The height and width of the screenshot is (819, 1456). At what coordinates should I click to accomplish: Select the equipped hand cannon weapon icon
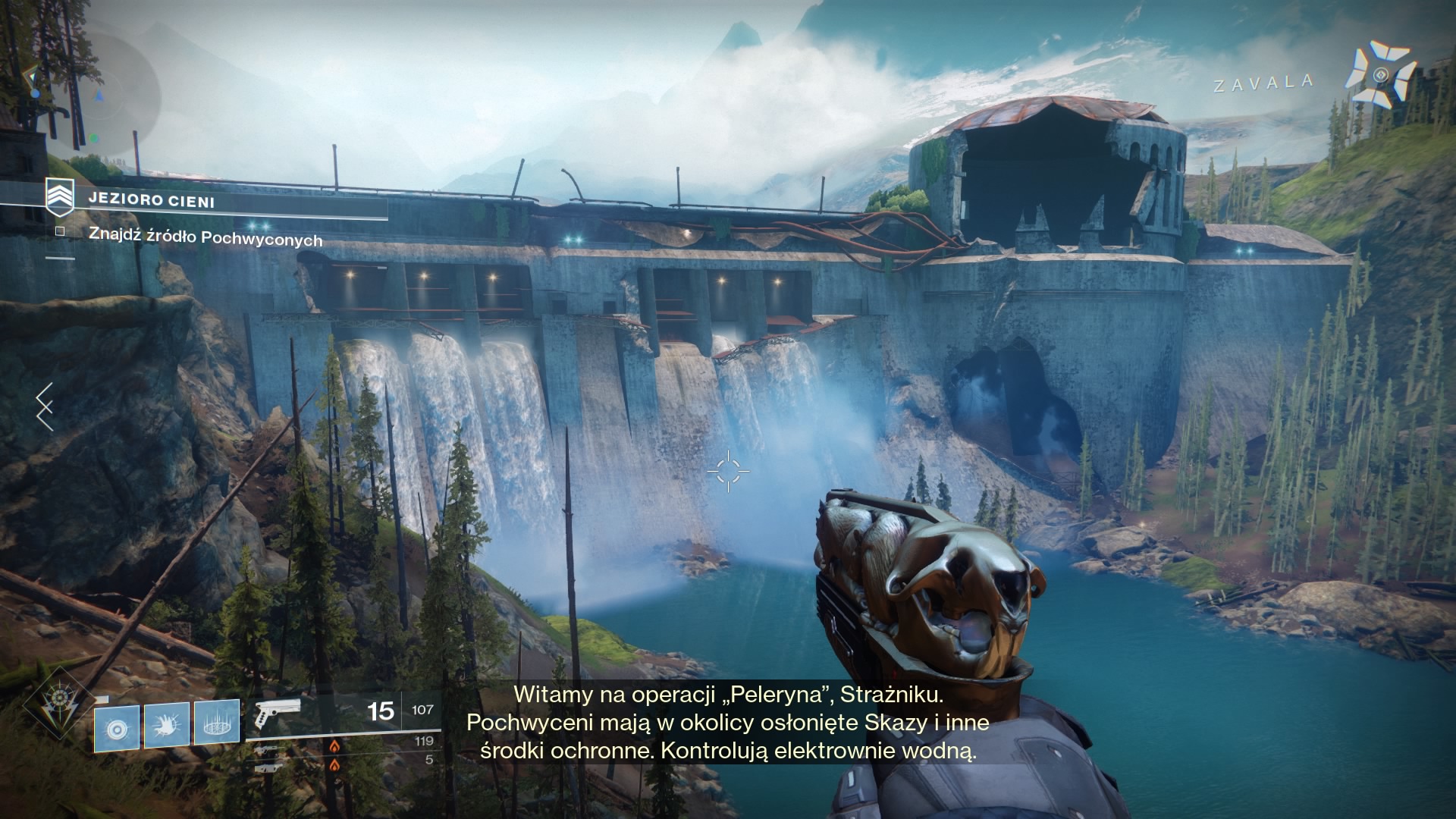click(x=276, y=714)
